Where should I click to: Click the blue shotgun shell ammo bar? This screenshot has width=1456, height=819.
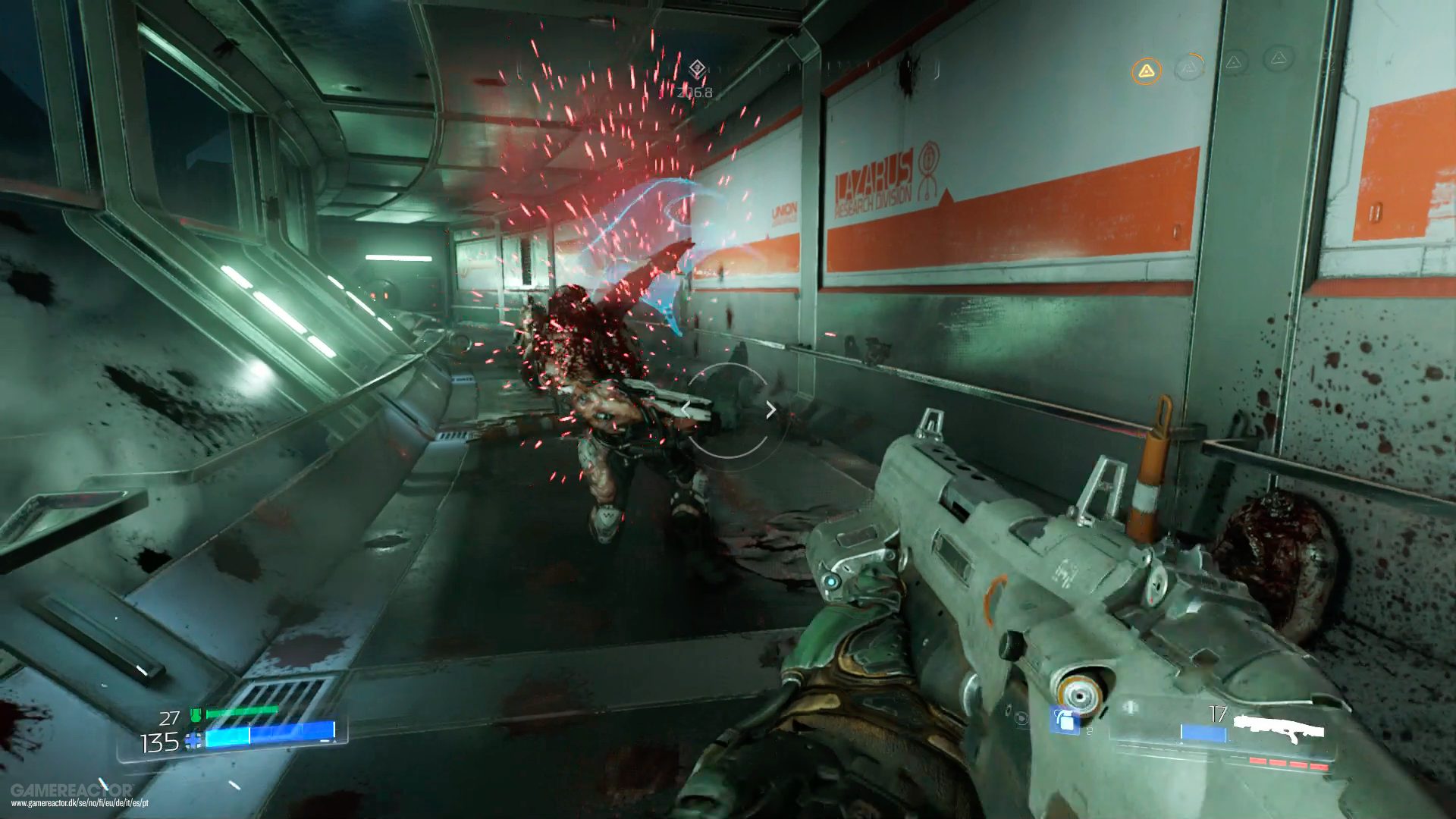pyautogui.click(x=1203, y=733)
